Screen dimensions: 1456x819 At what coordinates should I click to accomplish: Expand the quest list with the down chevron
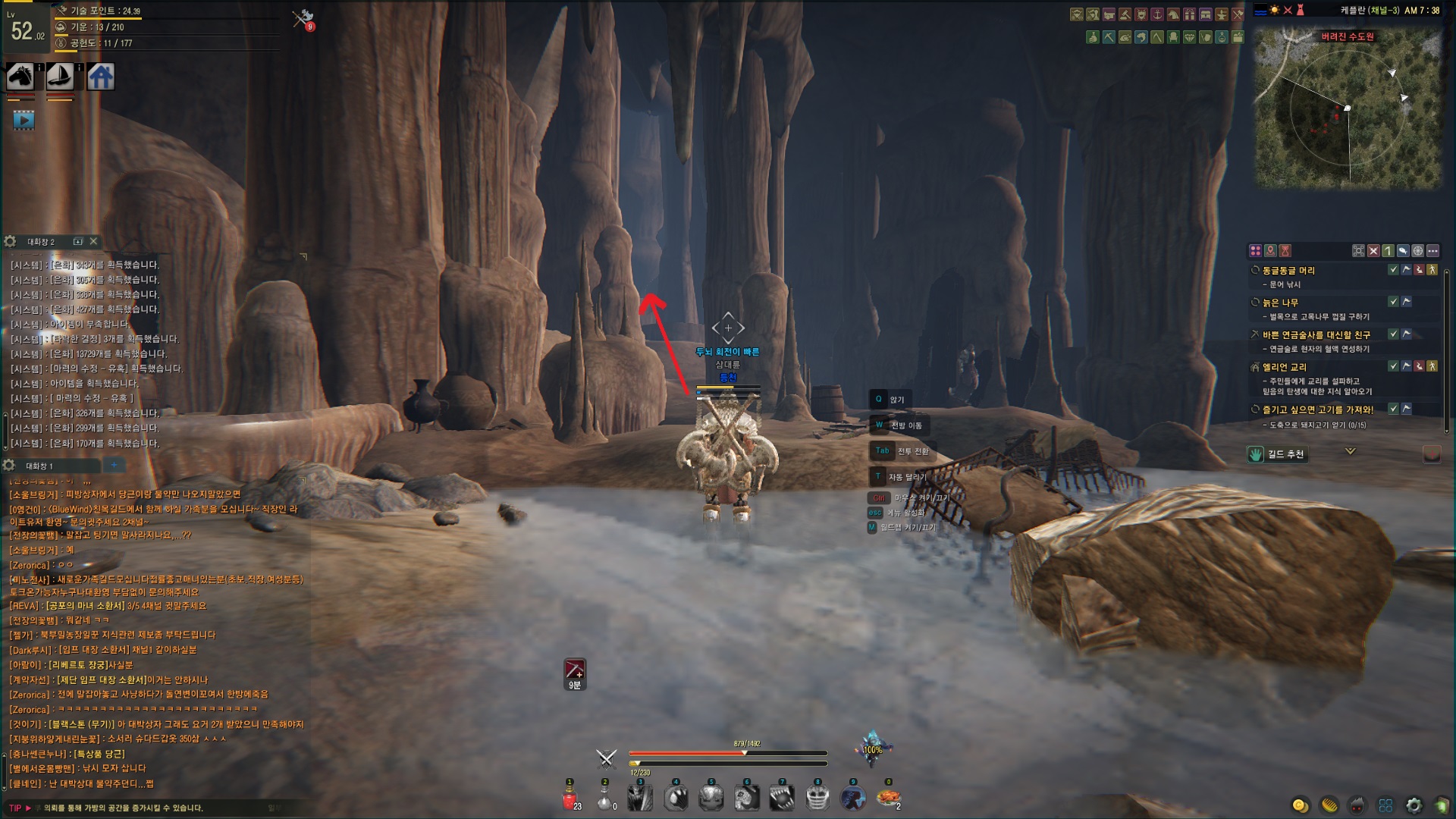click(x=1350, y=451)
